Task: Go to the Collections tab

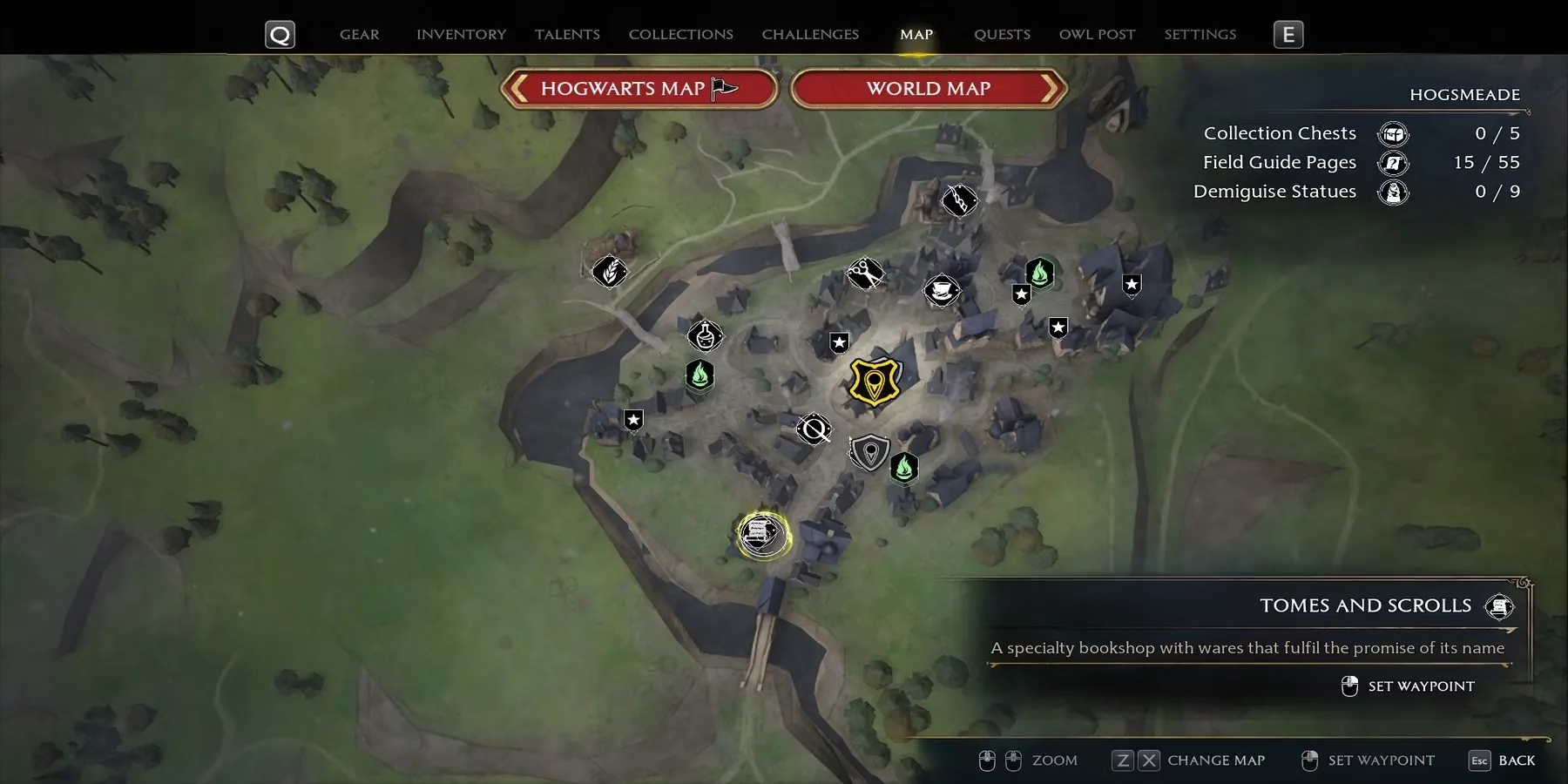Action: (680, 35)
